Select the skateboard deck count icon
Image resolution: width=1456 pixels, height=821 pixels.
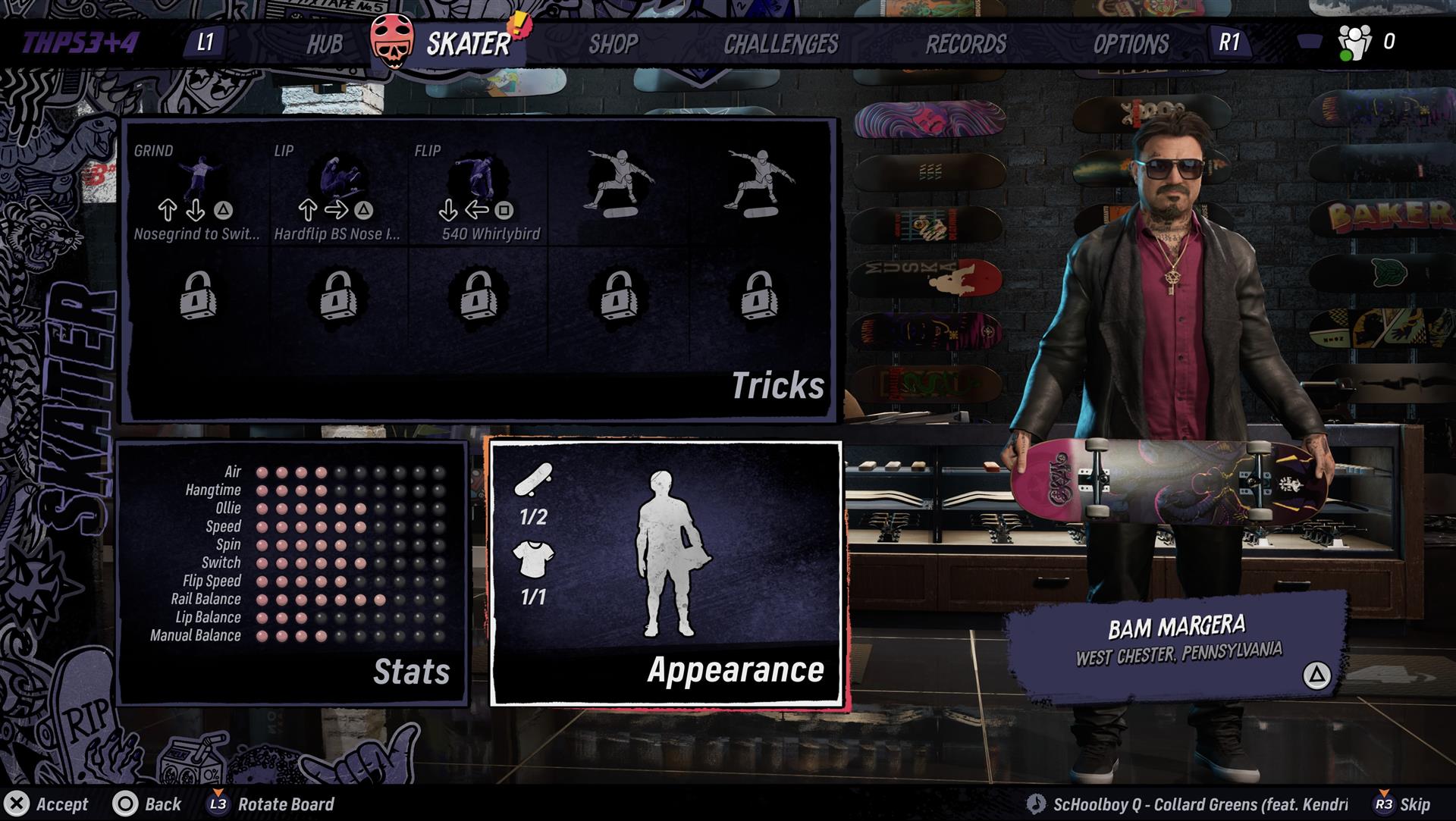pos(533,480)
